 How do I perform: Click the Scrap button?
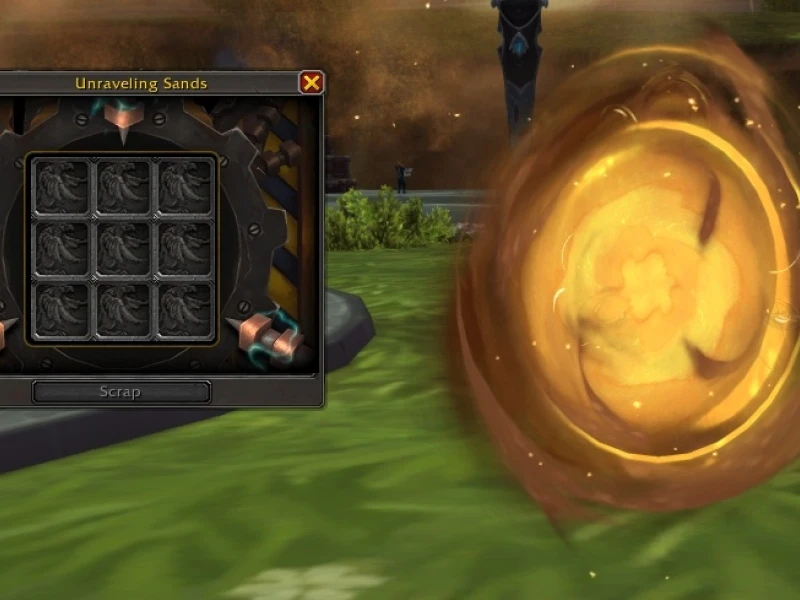pos(121,391)
